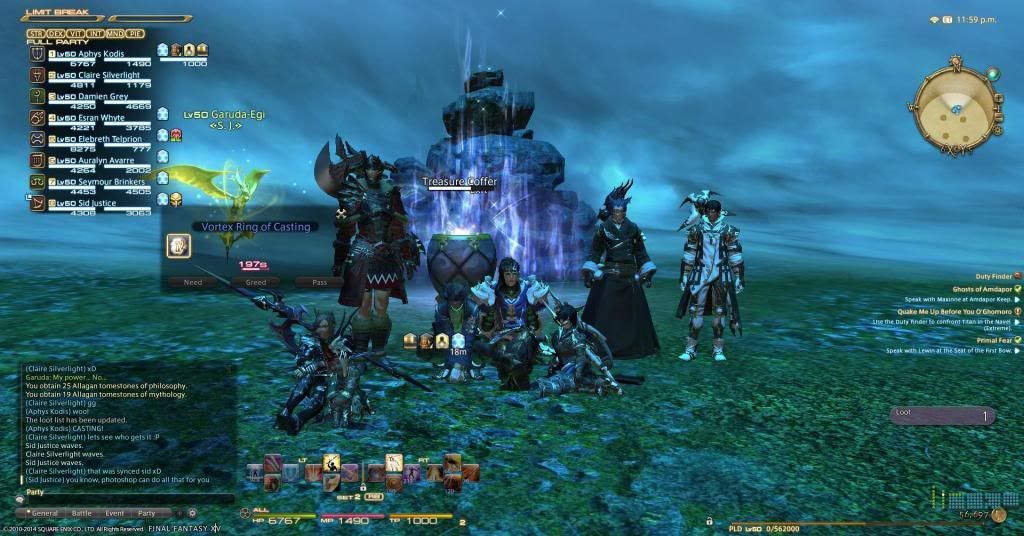Open the Battle chat tab
1024x536 pixels.
coord(82,513)
